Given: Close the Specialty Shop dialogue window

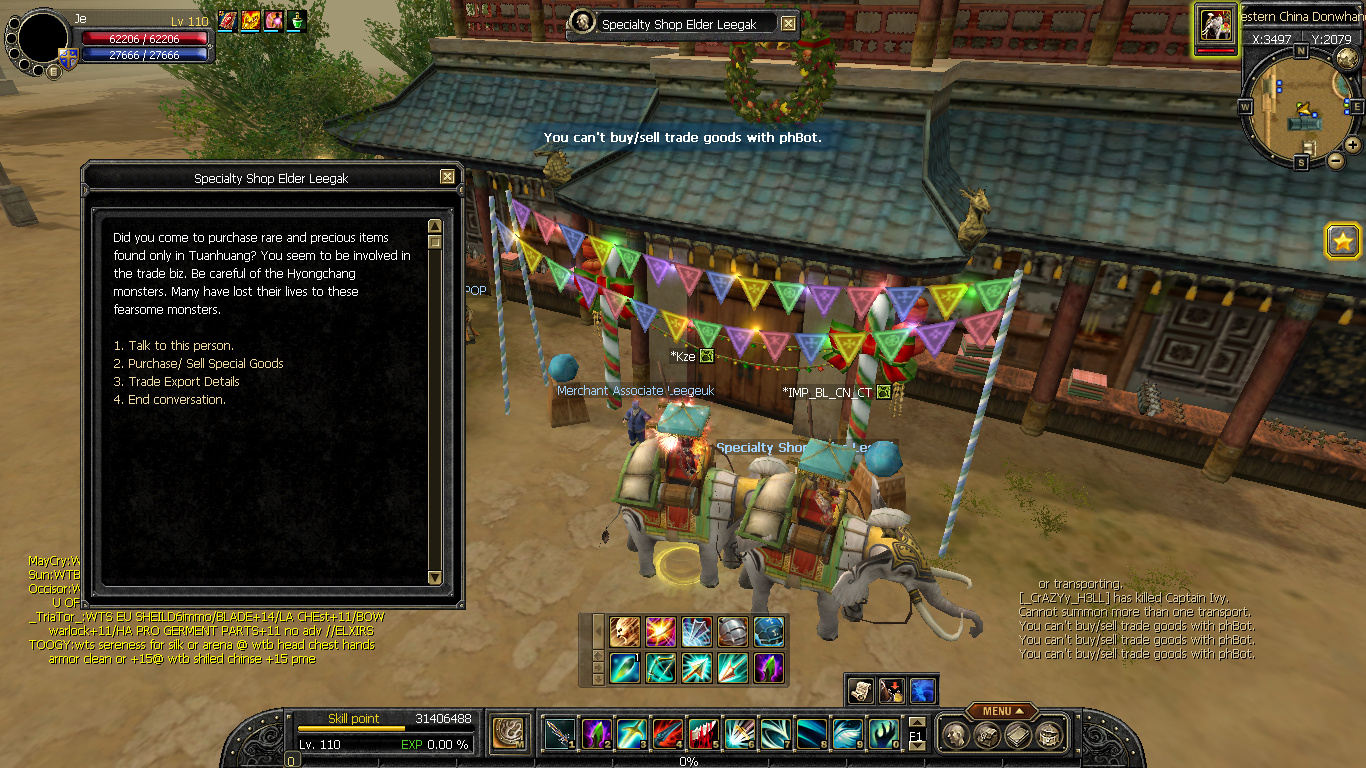Looking at the screenshot, I should point(447,177).
